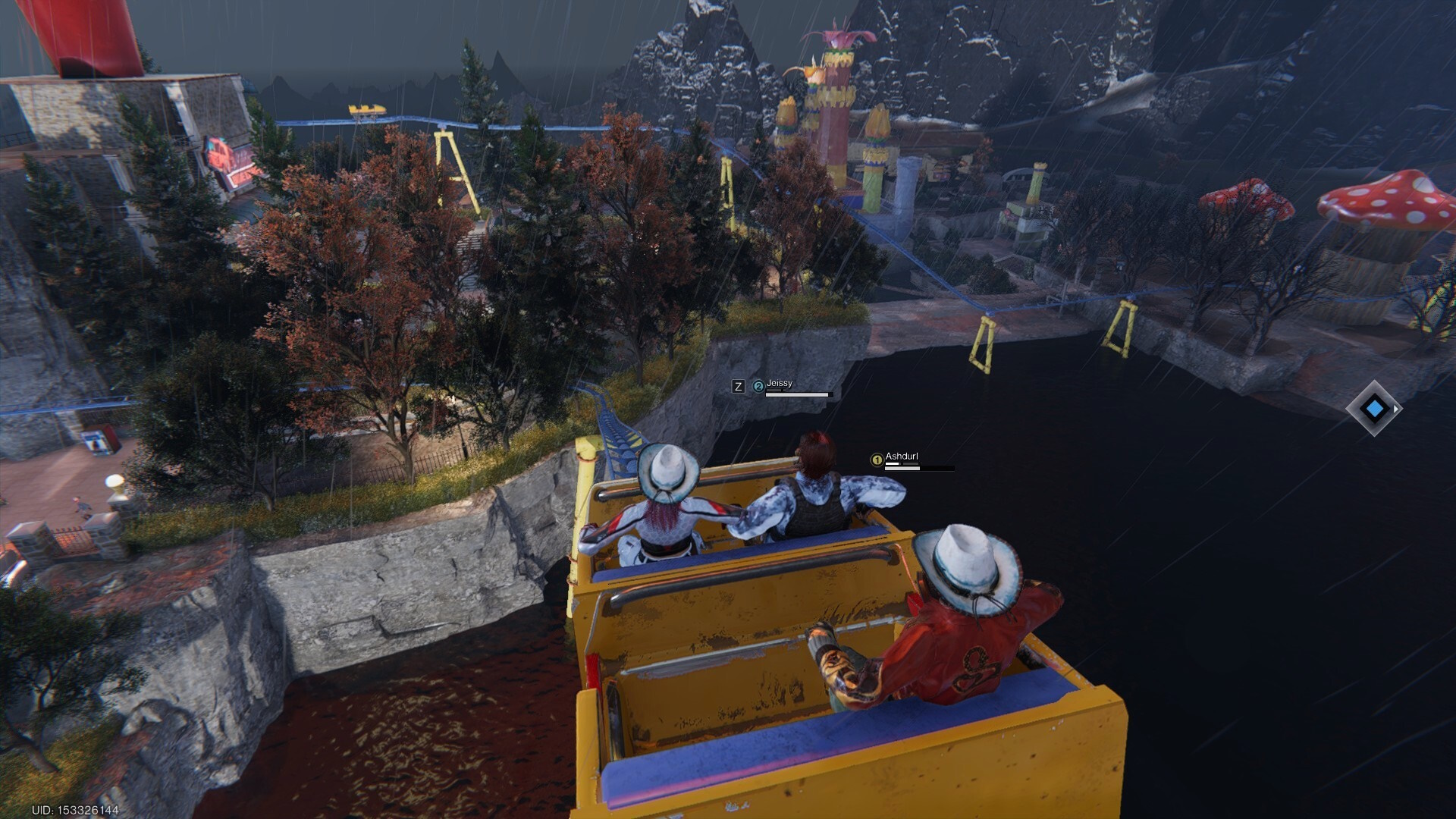The height and width of the screenshot is (819, 1456).
Task: Click teammate Ashdurl's nameplate
Action: (x=902, y=457)
